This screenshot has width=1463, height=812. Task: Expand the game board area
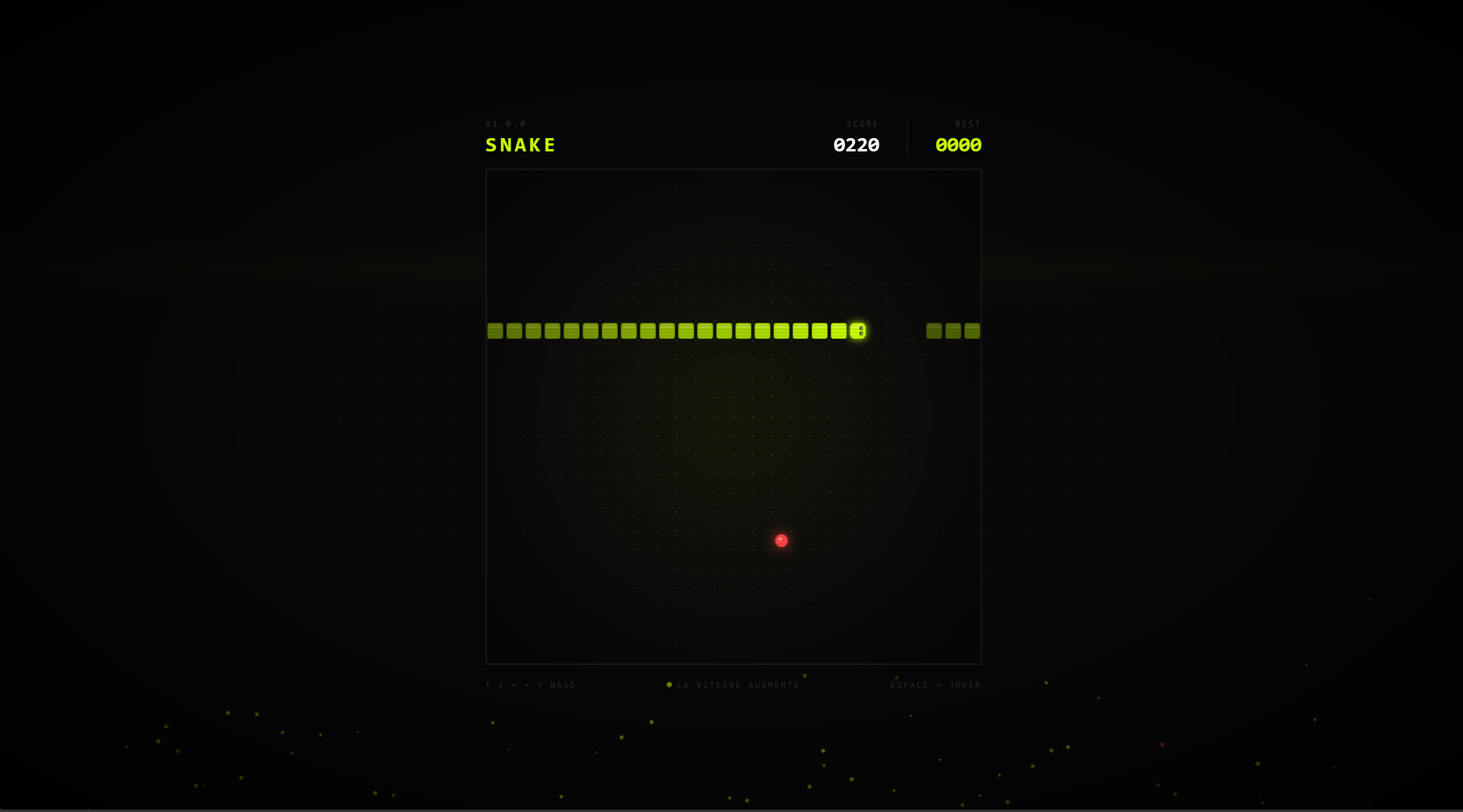pos(733,416)
